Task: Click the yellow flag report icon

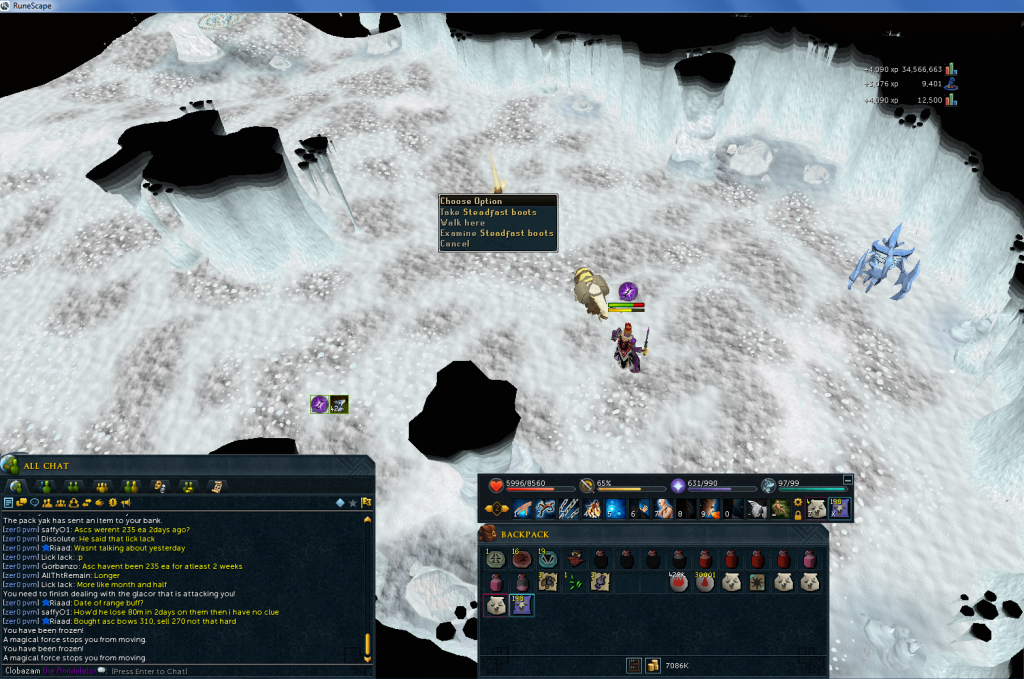Action: tap(367, 502)
